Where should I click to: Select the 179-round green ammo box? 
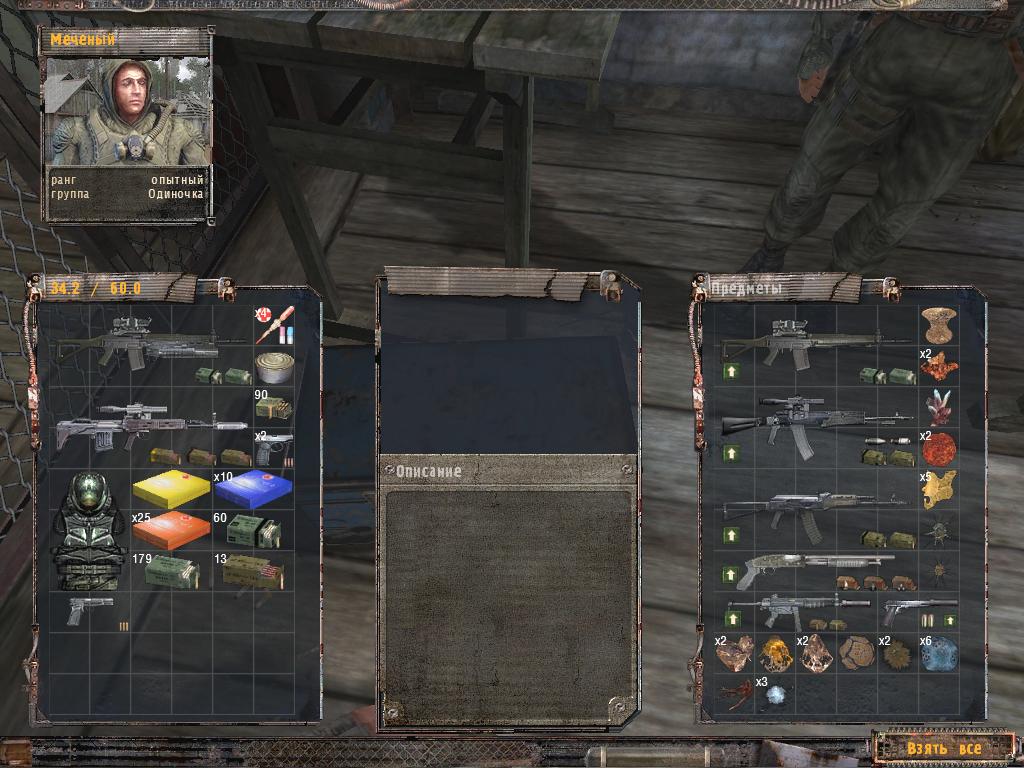pyautogui.click(x=172, y=572)
